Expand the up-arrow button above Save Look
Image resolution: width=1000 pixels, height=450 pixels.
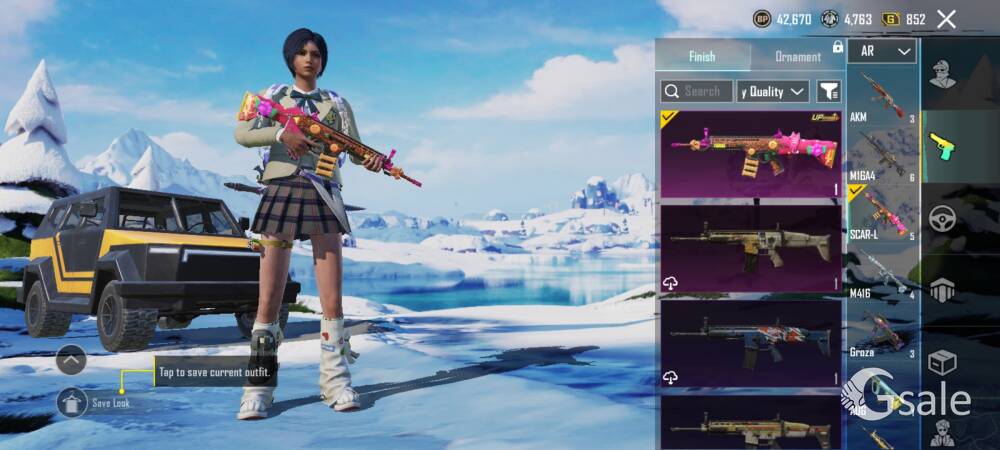pyautogui.click(x=71, y=359)
